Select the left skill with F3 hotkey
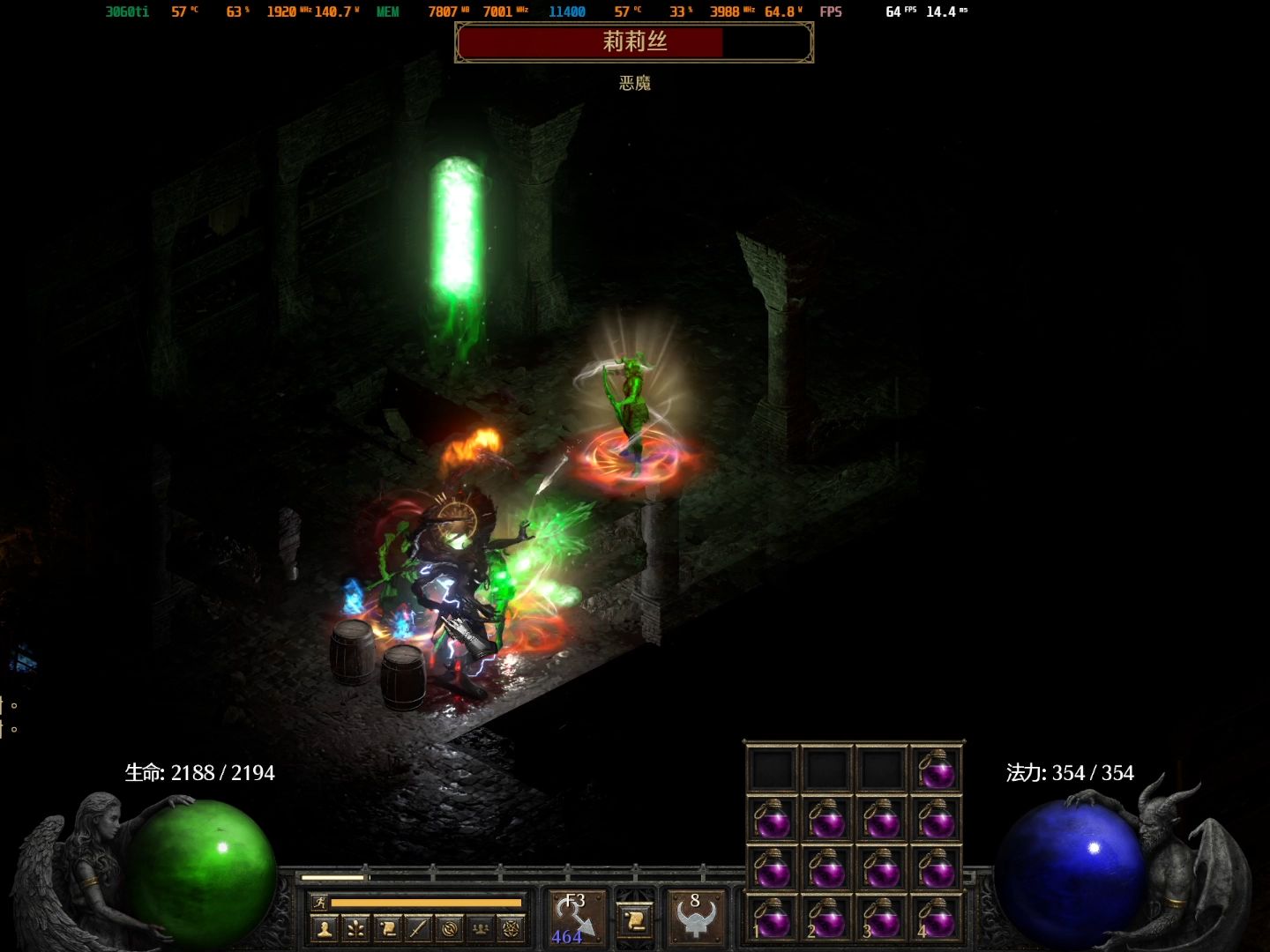This screenshot has height=952, width=1270. click(x=577, y=918)
